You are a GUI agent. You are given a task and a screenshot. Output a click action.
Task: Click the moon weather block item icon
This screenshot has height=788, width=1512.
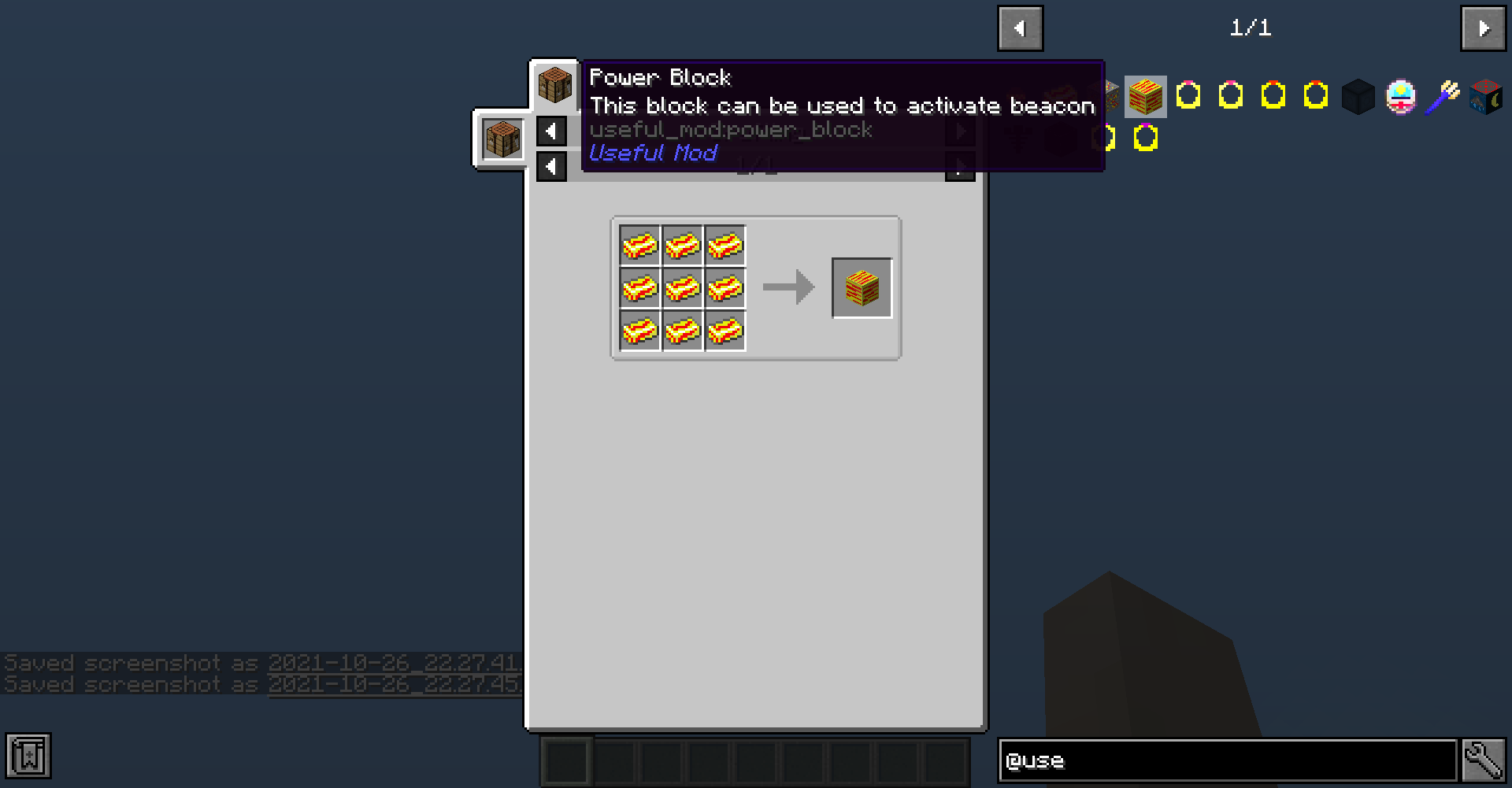[x=1487, y=96]
